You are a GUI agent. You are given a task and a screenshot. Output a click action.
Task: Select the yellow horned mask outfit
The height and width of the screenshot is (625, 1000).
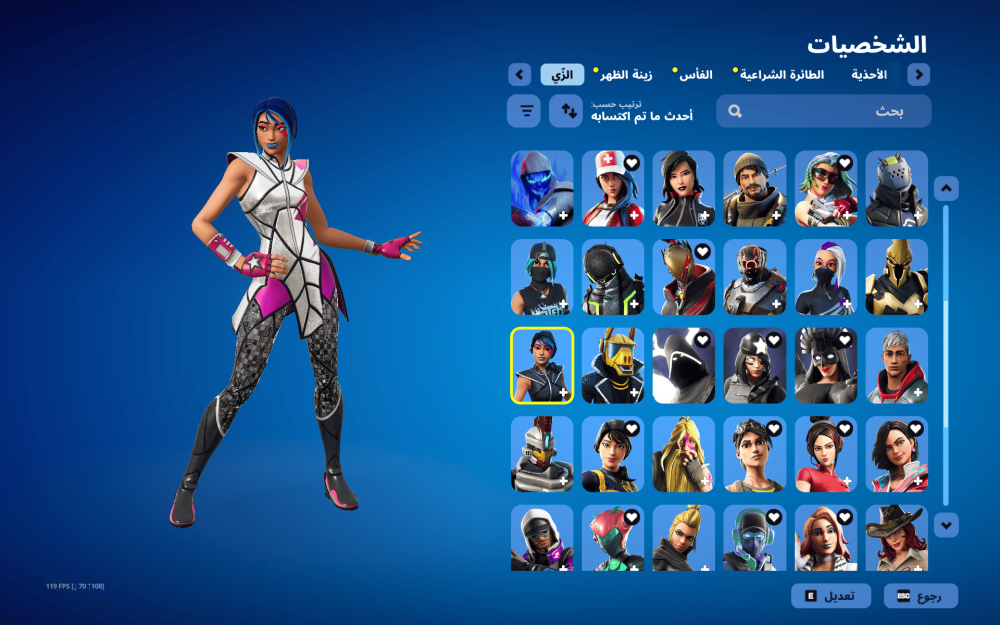pyautogui.click(x=613, y=365)
